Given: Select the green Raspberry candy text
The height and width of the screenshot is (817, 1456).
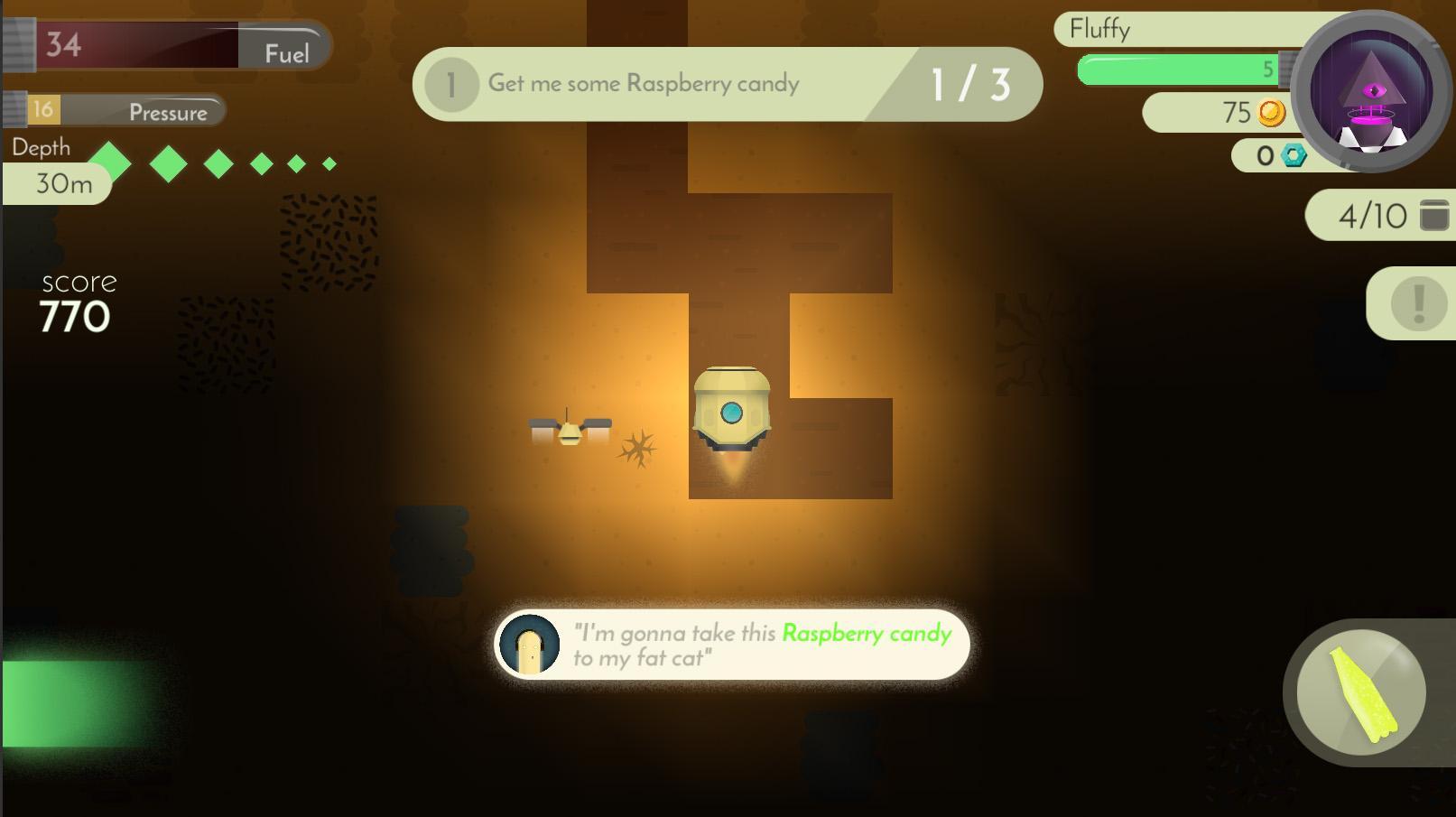Looking at the screenshot, I should click(x=864, y=635).
